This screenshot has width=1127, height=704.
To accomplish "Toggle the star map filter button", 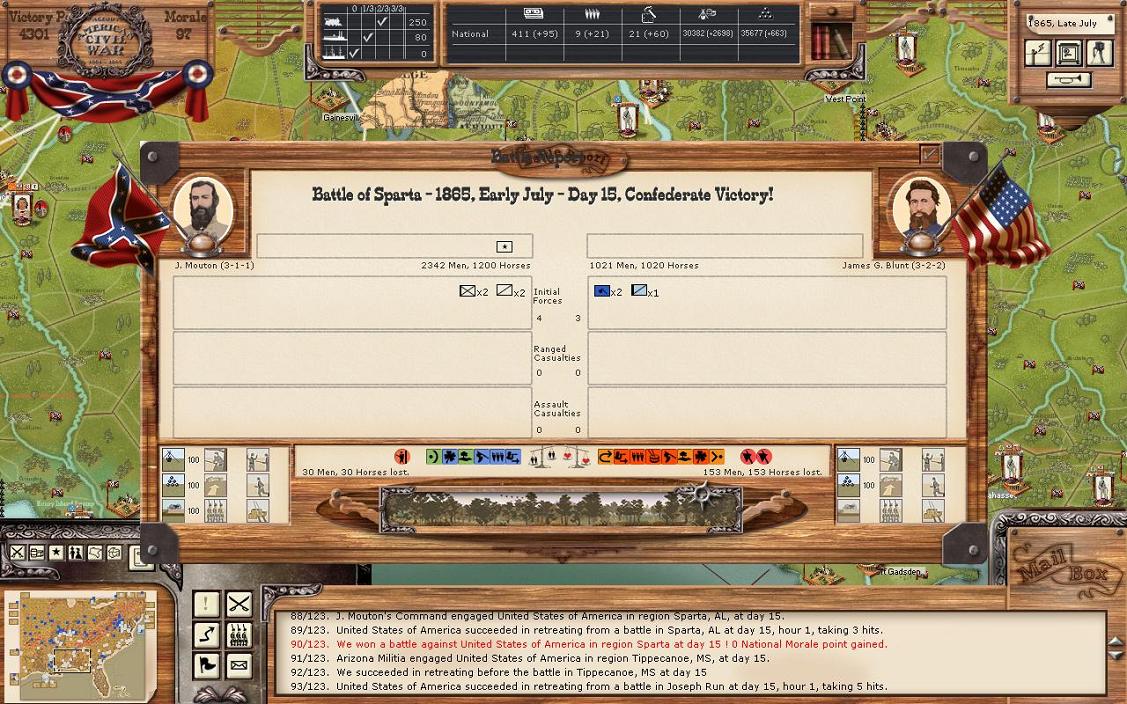I will click(x=56, y=553).
